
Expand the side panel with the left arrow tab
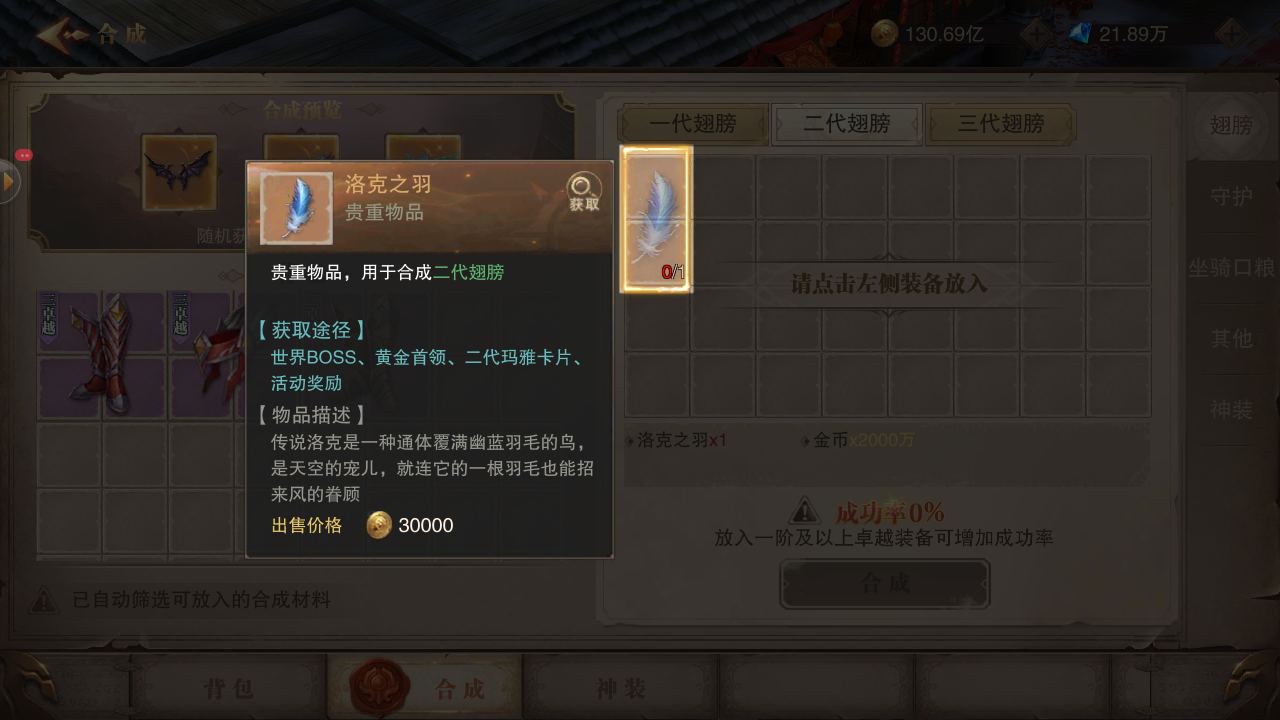(8, 181)
